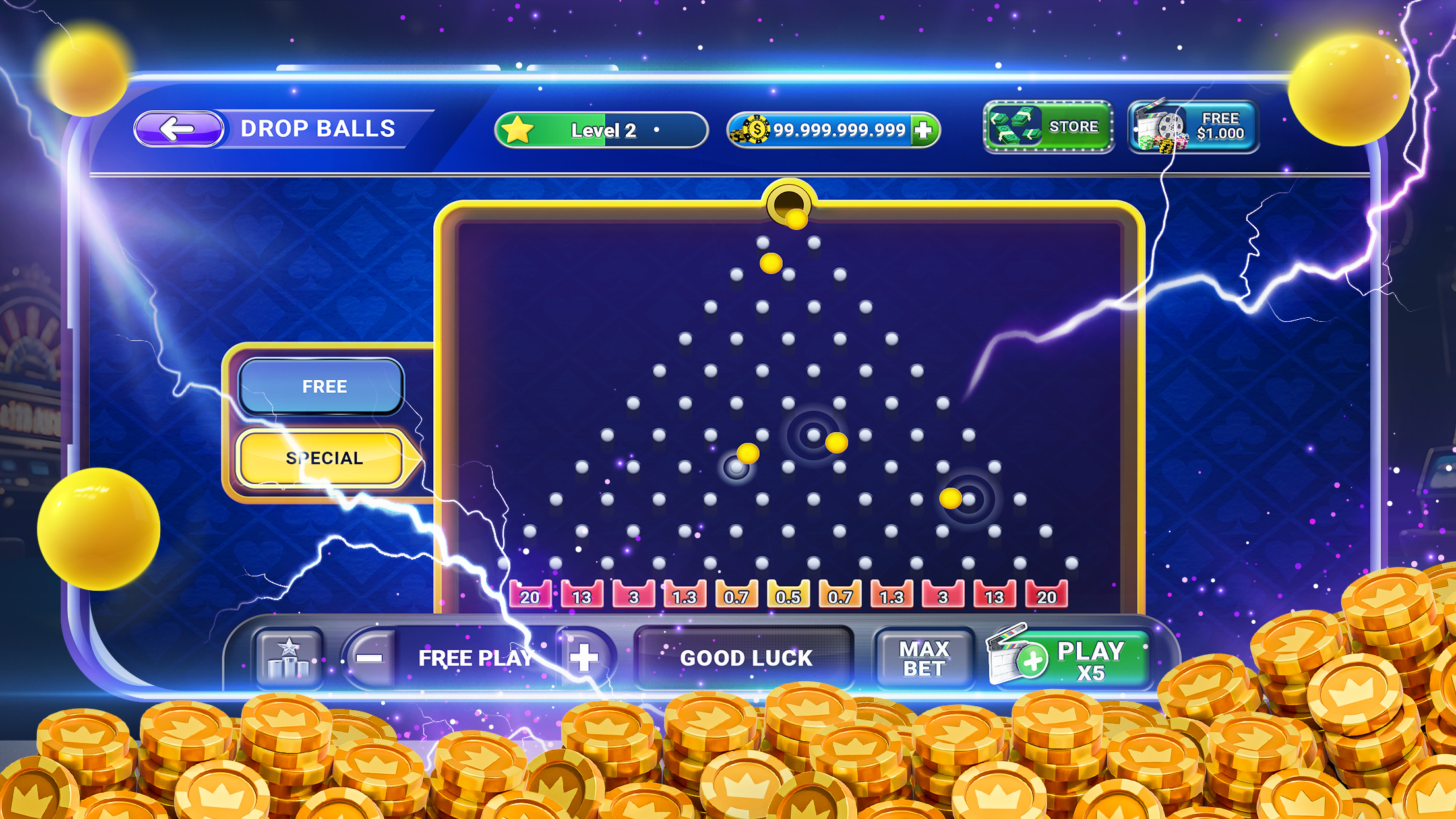
Task: Switch to FREE ball mode
Action: click(x=323, y=386)
